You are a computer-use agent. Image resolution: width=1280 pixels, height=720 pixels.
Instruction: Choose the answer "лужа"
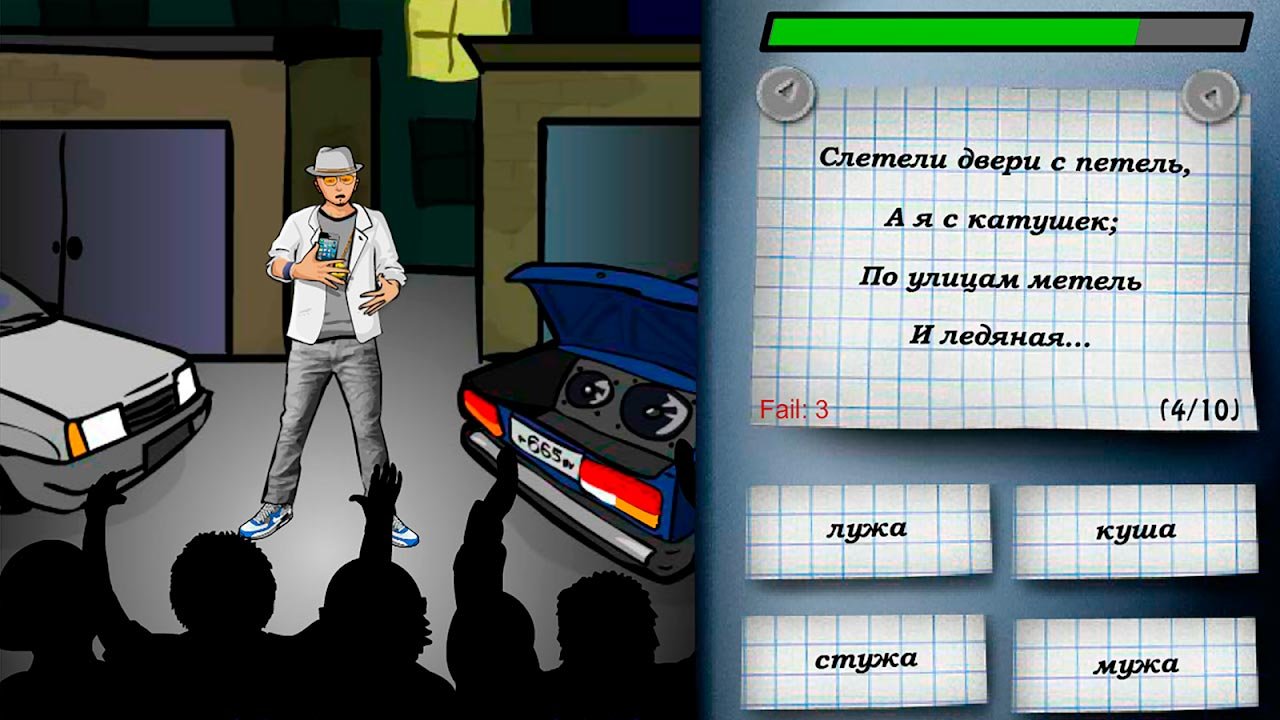pos(868,530)
